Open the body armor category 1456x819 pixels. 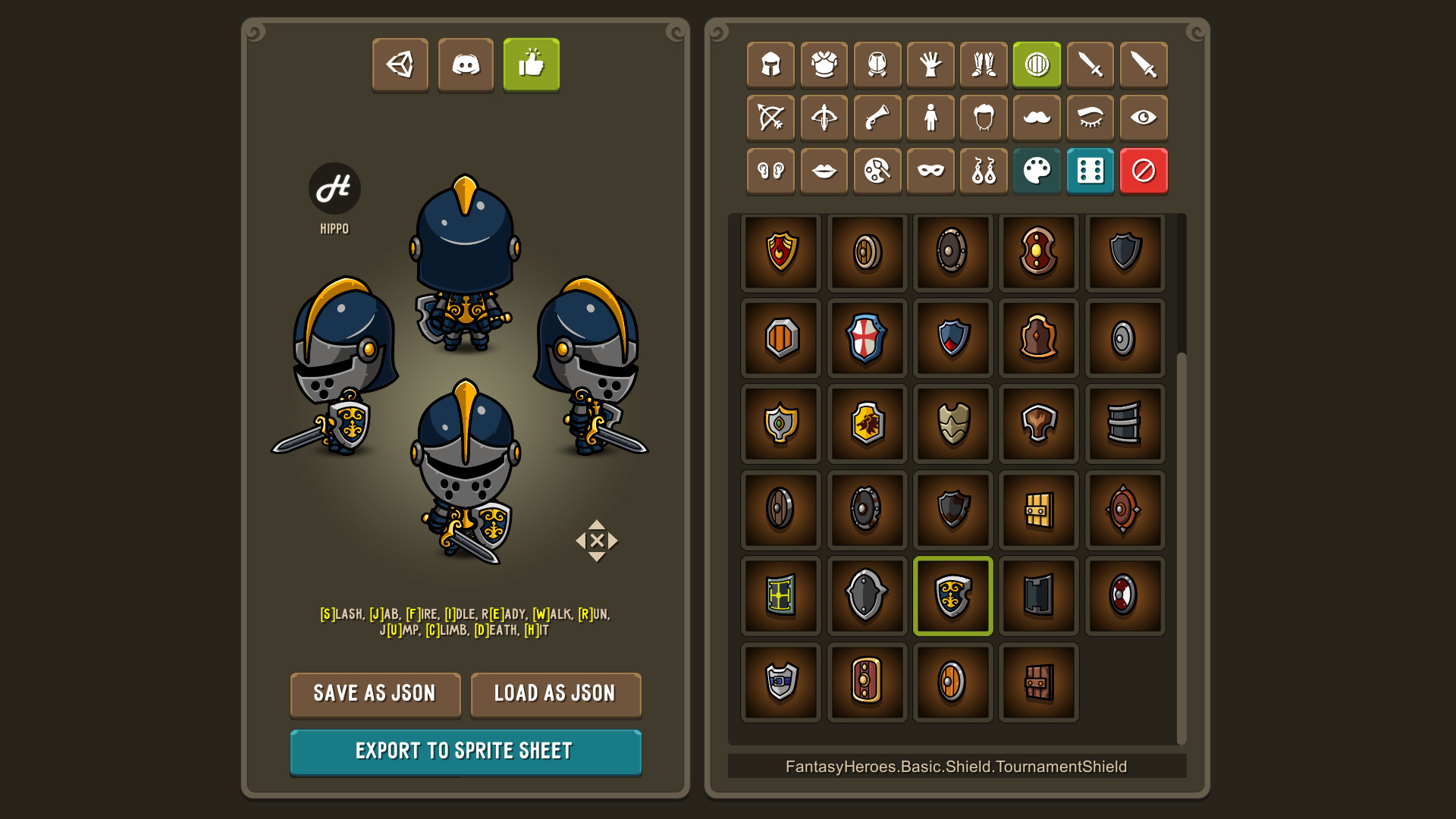824,65
